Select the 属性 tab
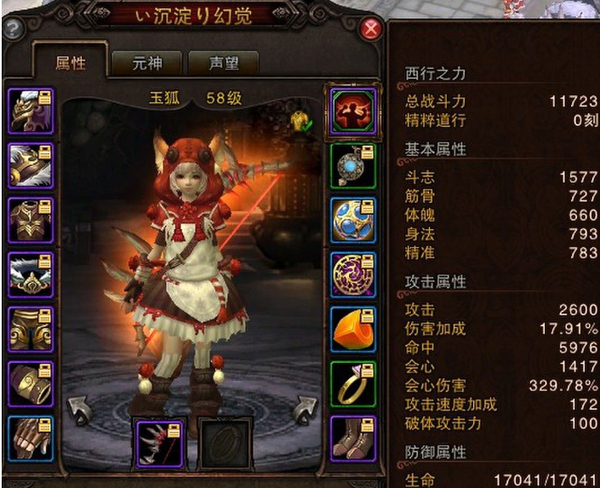600x488 pixels. [x=70, y=62]
